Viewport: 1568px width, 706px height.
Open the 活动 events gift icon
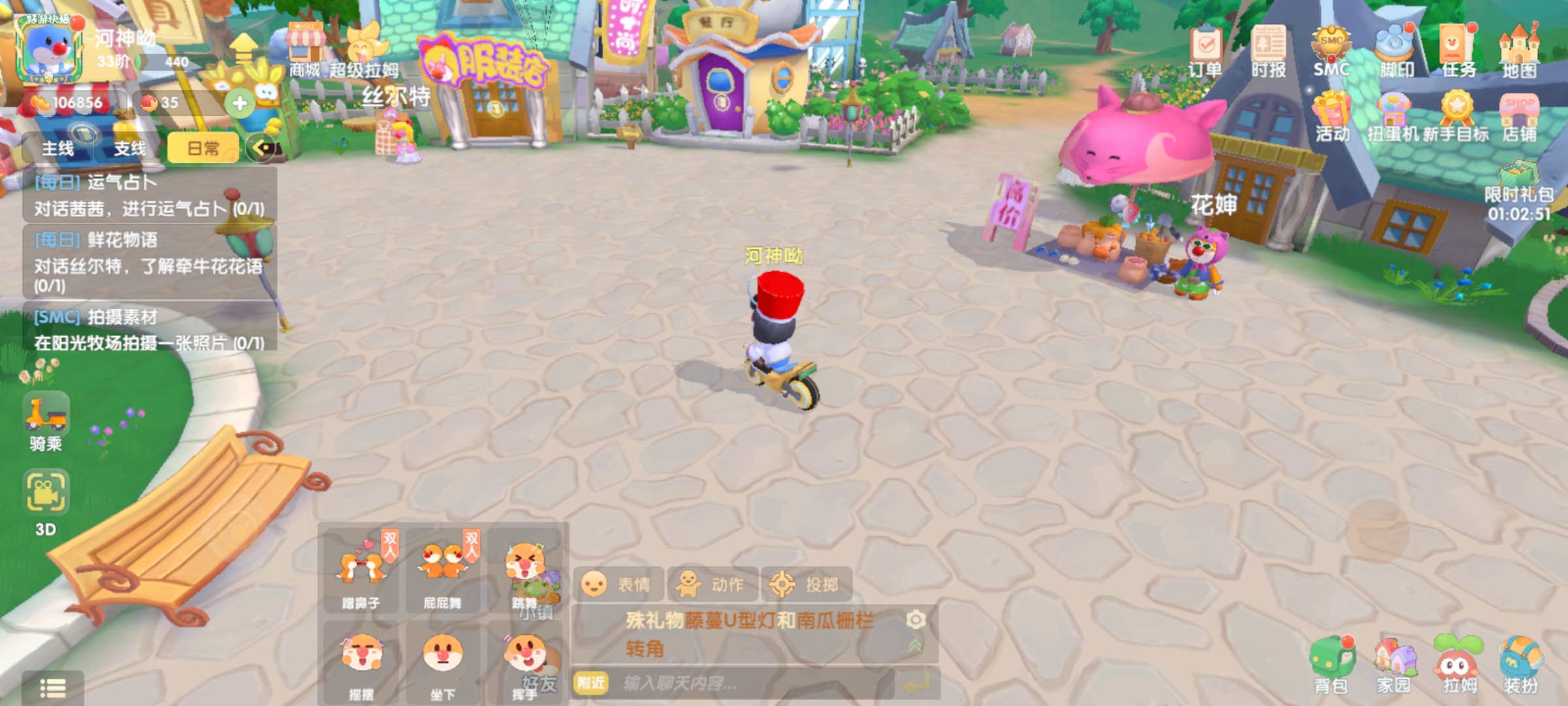[1332, 116]
